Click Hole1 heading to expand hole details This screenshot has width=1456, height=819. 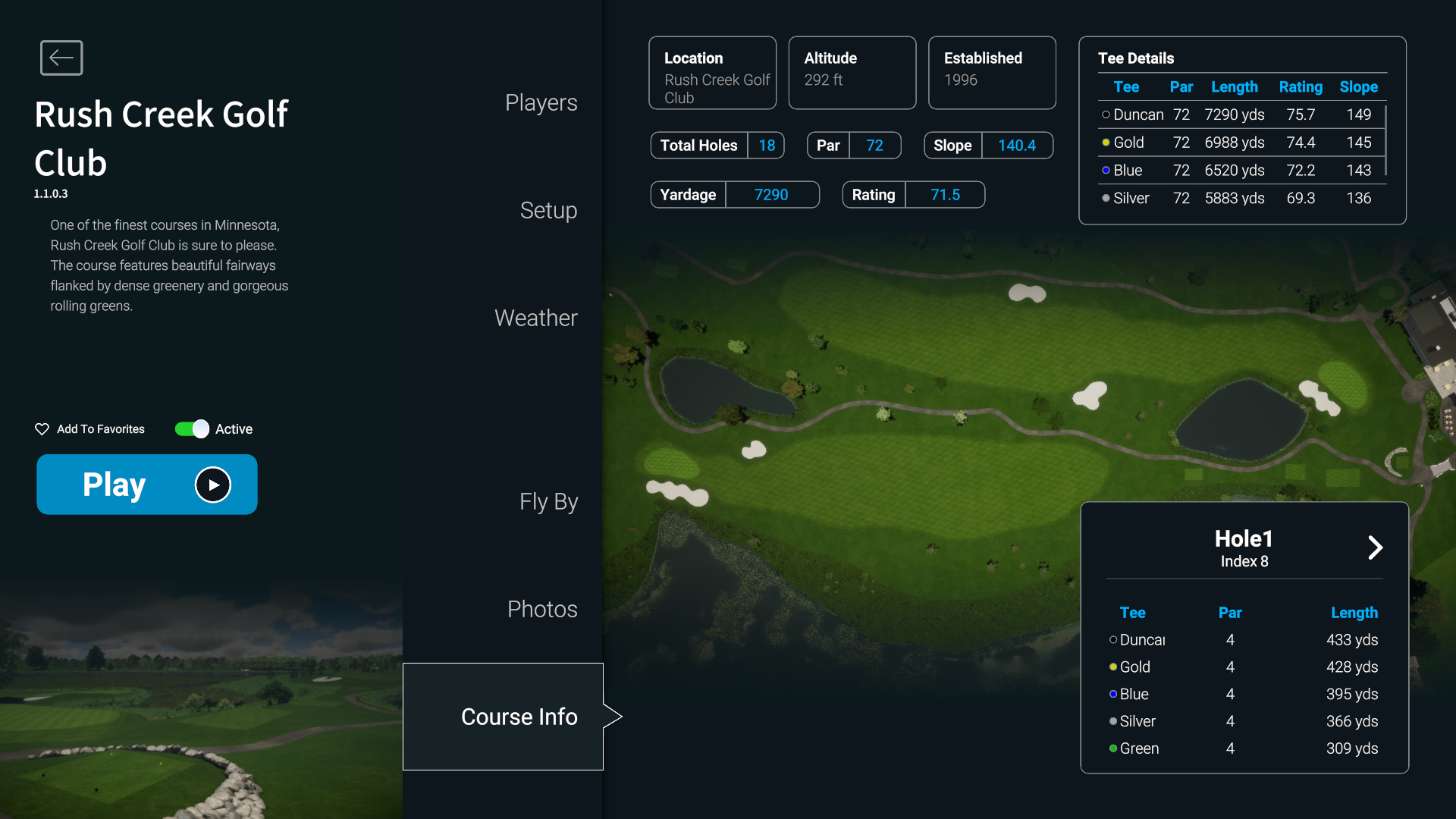pos(1244,538)
